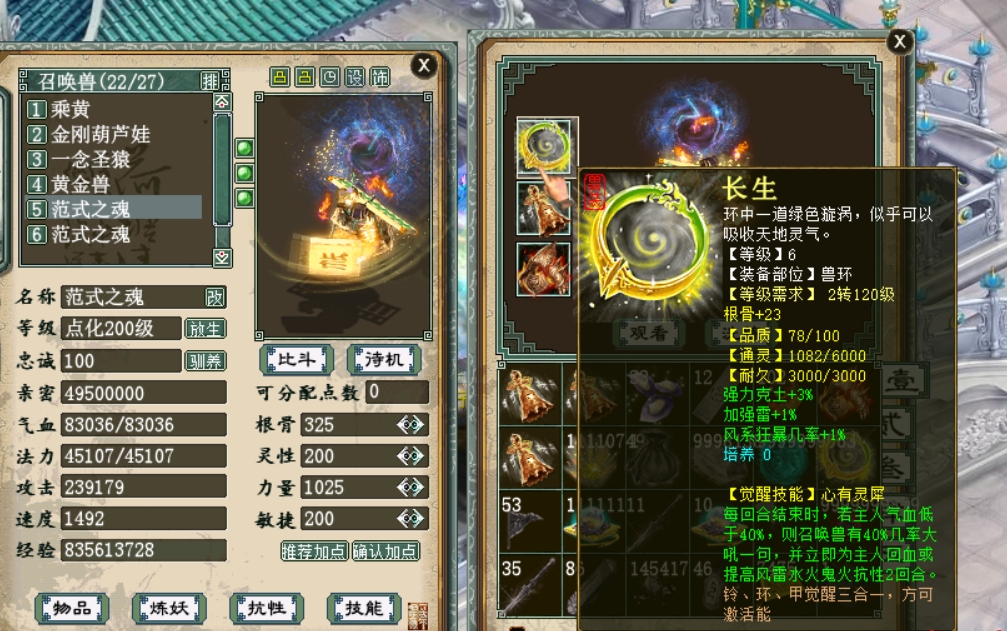
Task: Apply 推荐加点 recommended points
Action: click(x=314, y=551)
